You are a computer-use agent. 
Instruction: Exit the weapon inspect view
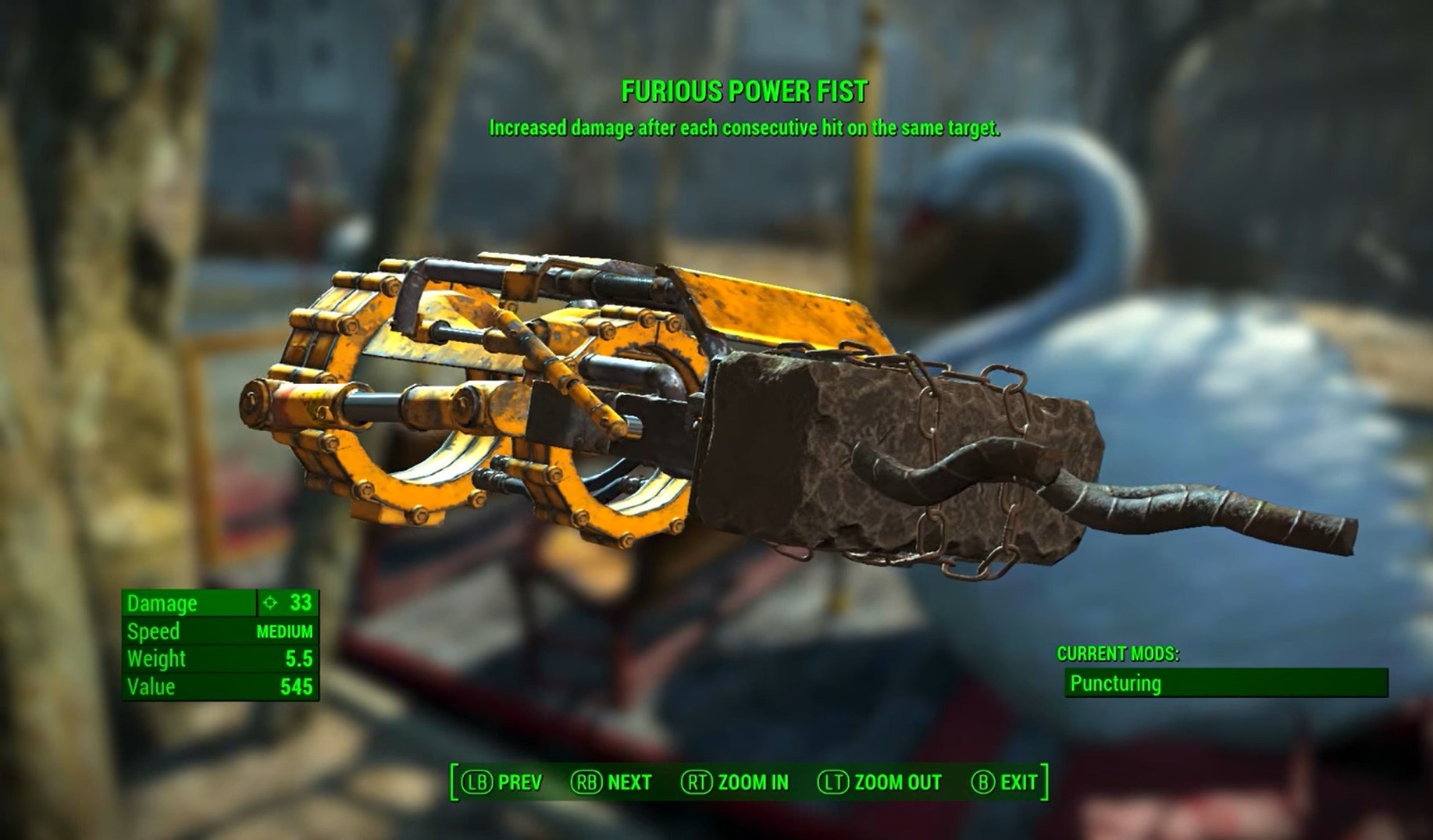coord(1004,782)
